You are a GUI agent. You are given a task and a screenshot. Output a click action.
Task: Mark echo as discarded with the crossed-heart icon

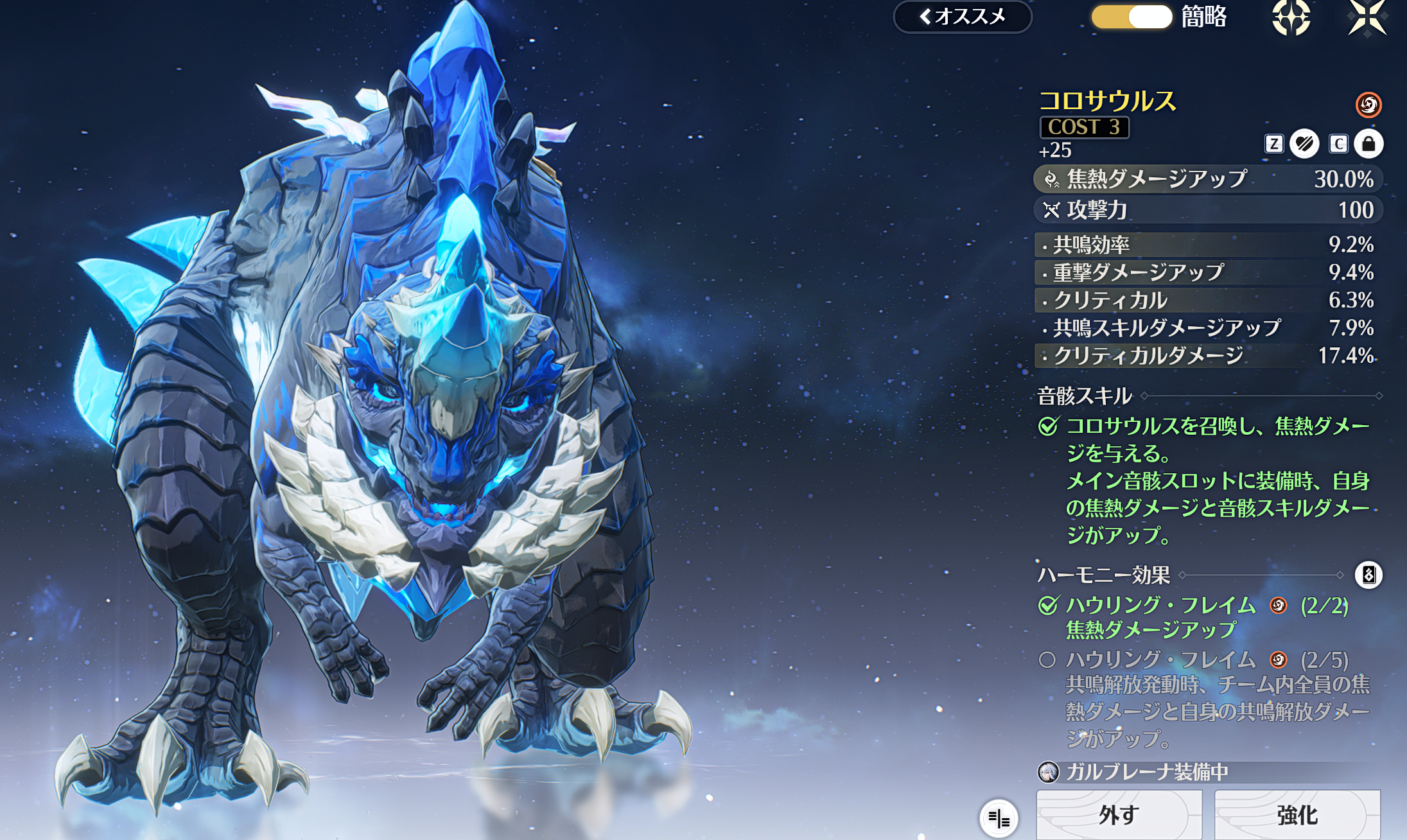click(x=1304, y=143)
